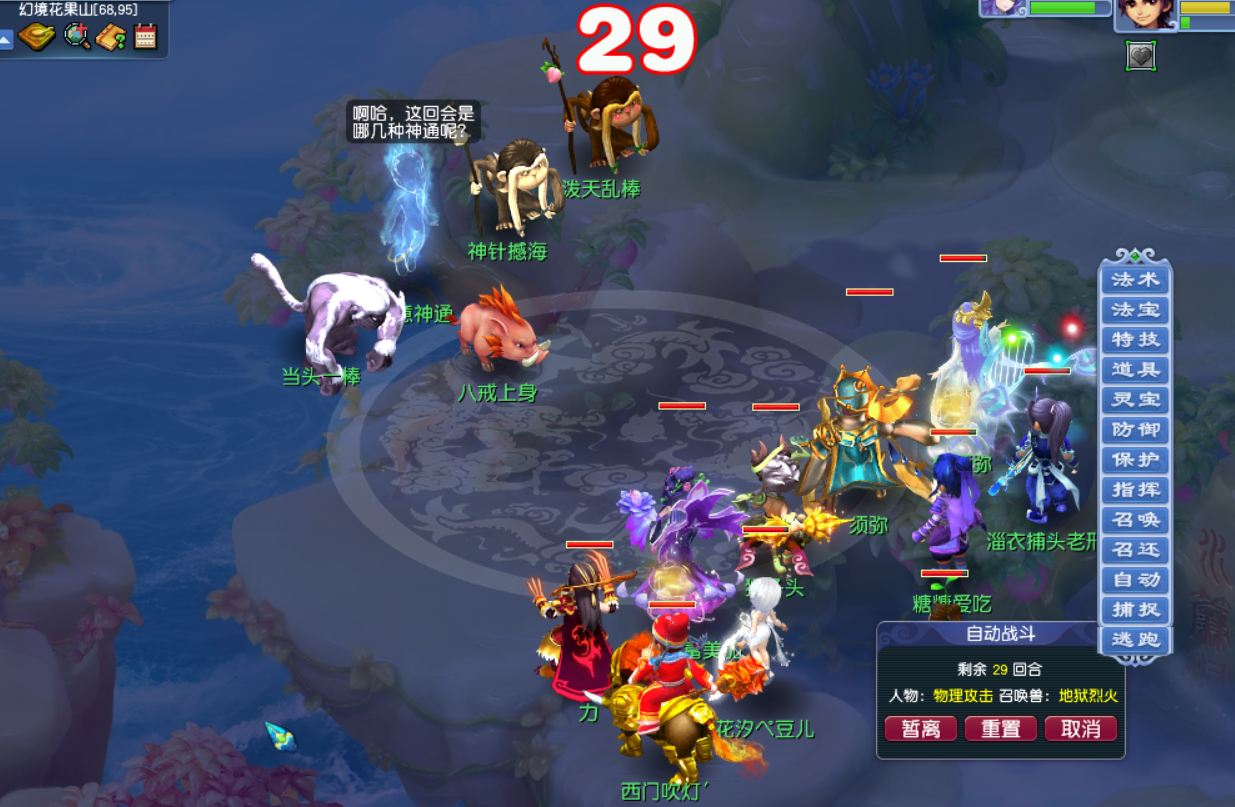The height and width of the screenshot is (807, 1235).
Task: Open the 道具 (Items) battle menu
Action: coord(1135,370)
